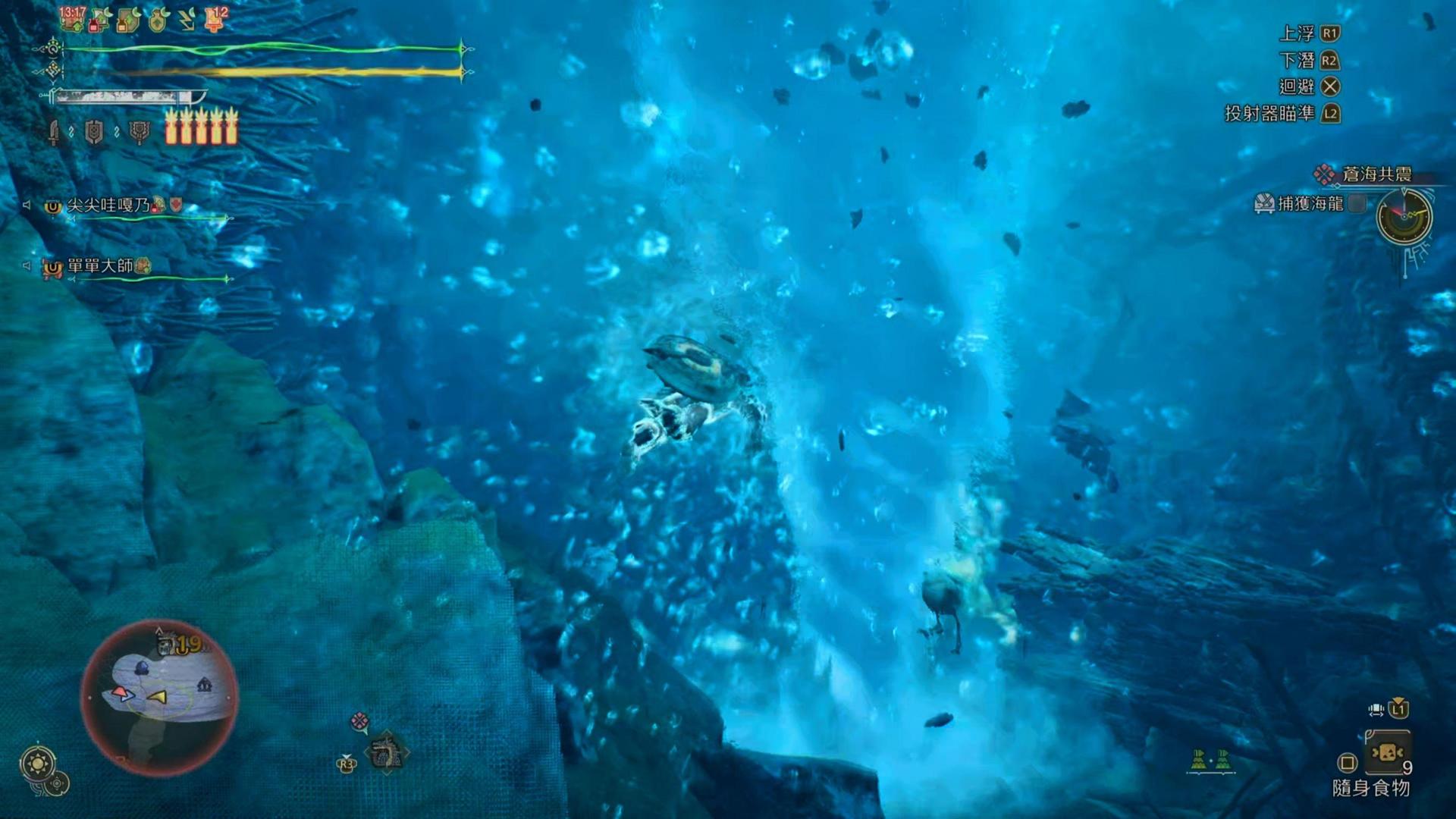Image resolution: width=1456 pixels, height=819 pixels.
Task: Select the equipped sword and shield weapon icon
Action: (x=55, y=132)
